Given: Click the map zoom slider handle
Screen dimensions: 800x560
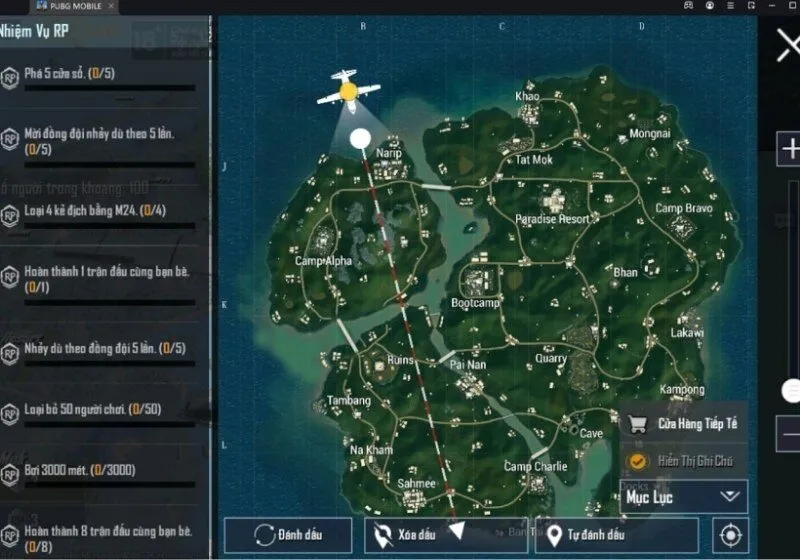Looking at the screenshot, I should click(x=791, y=390).
